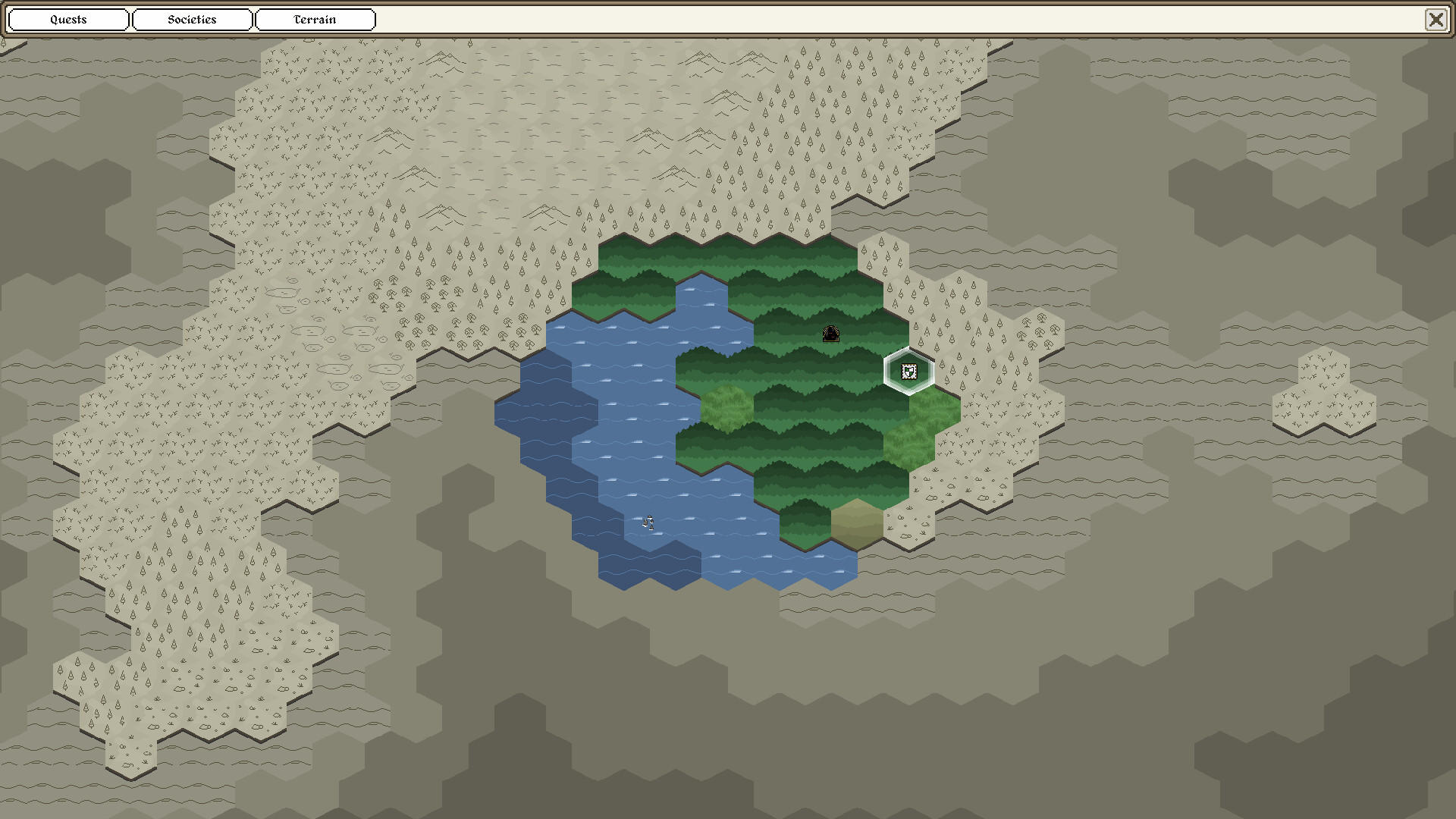Open the Quests panel
This screenshot has height=819, width=1456.
point(67,20)
